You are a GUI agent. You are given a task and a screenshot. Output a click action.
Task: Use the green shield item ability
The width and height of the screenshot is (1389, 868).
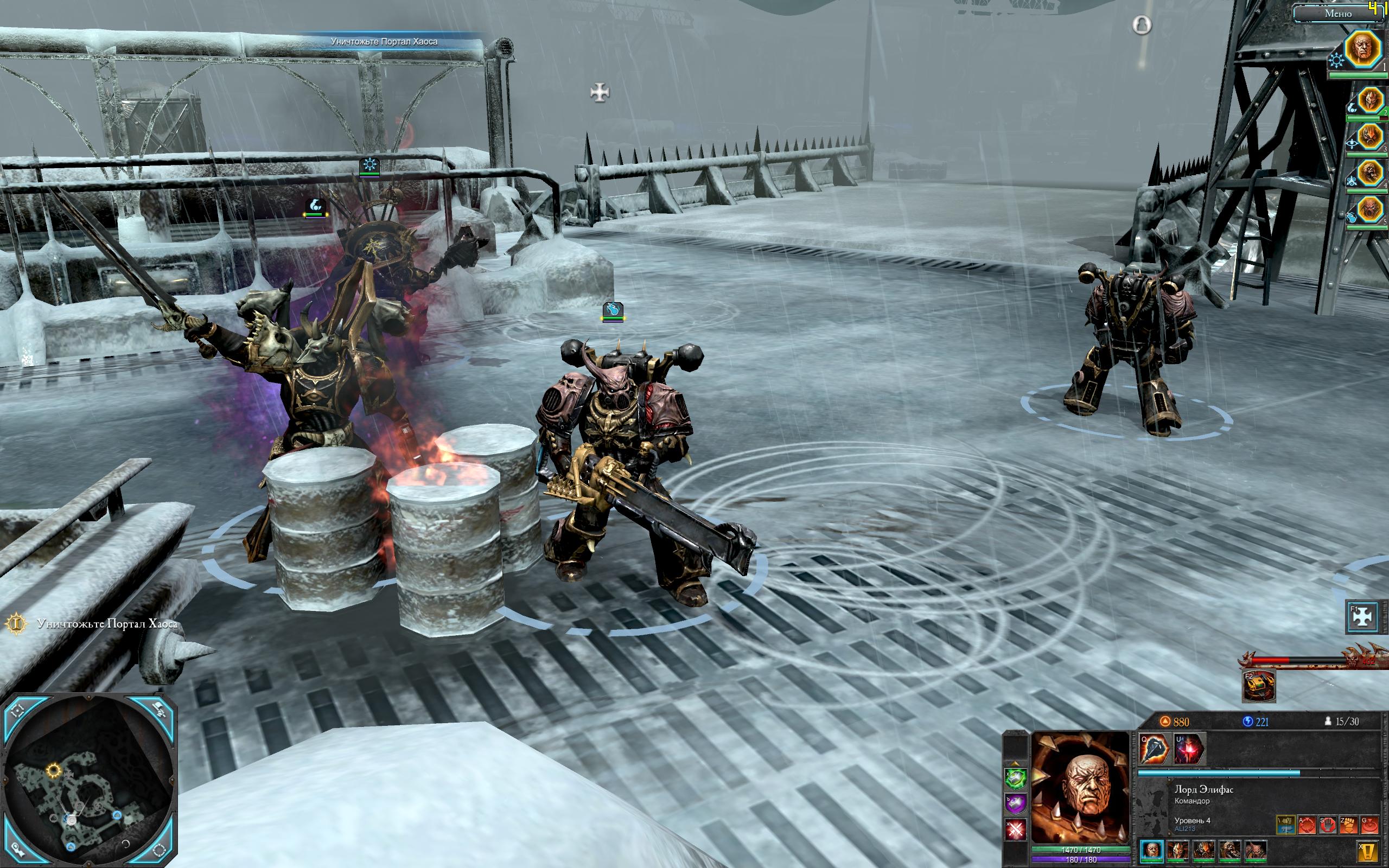click(1015, 779)
